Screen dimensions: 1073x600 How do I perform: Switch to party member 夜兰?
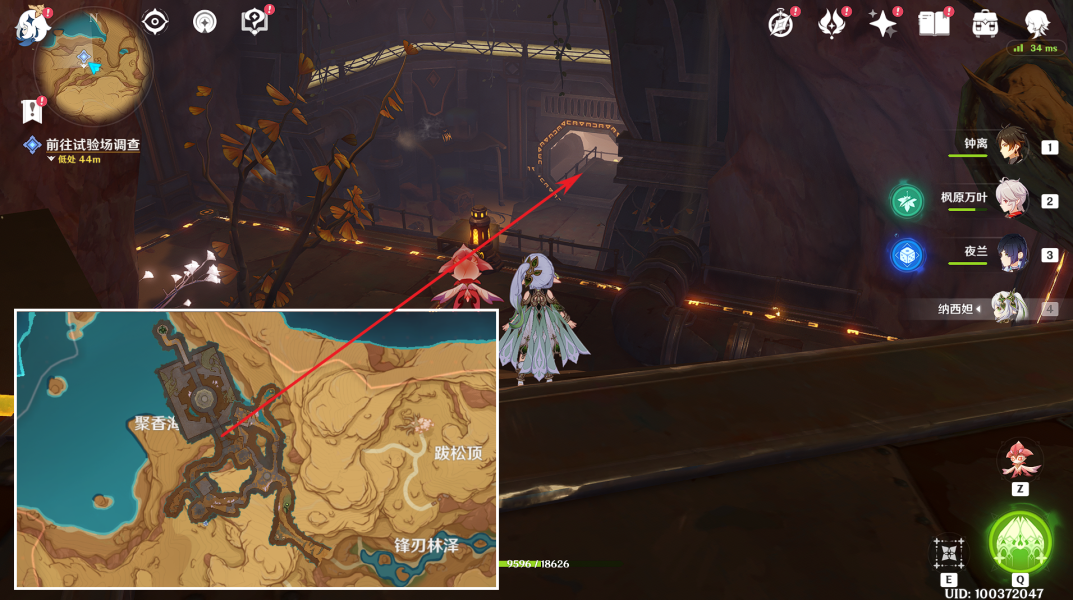[x=1011, y=254]
